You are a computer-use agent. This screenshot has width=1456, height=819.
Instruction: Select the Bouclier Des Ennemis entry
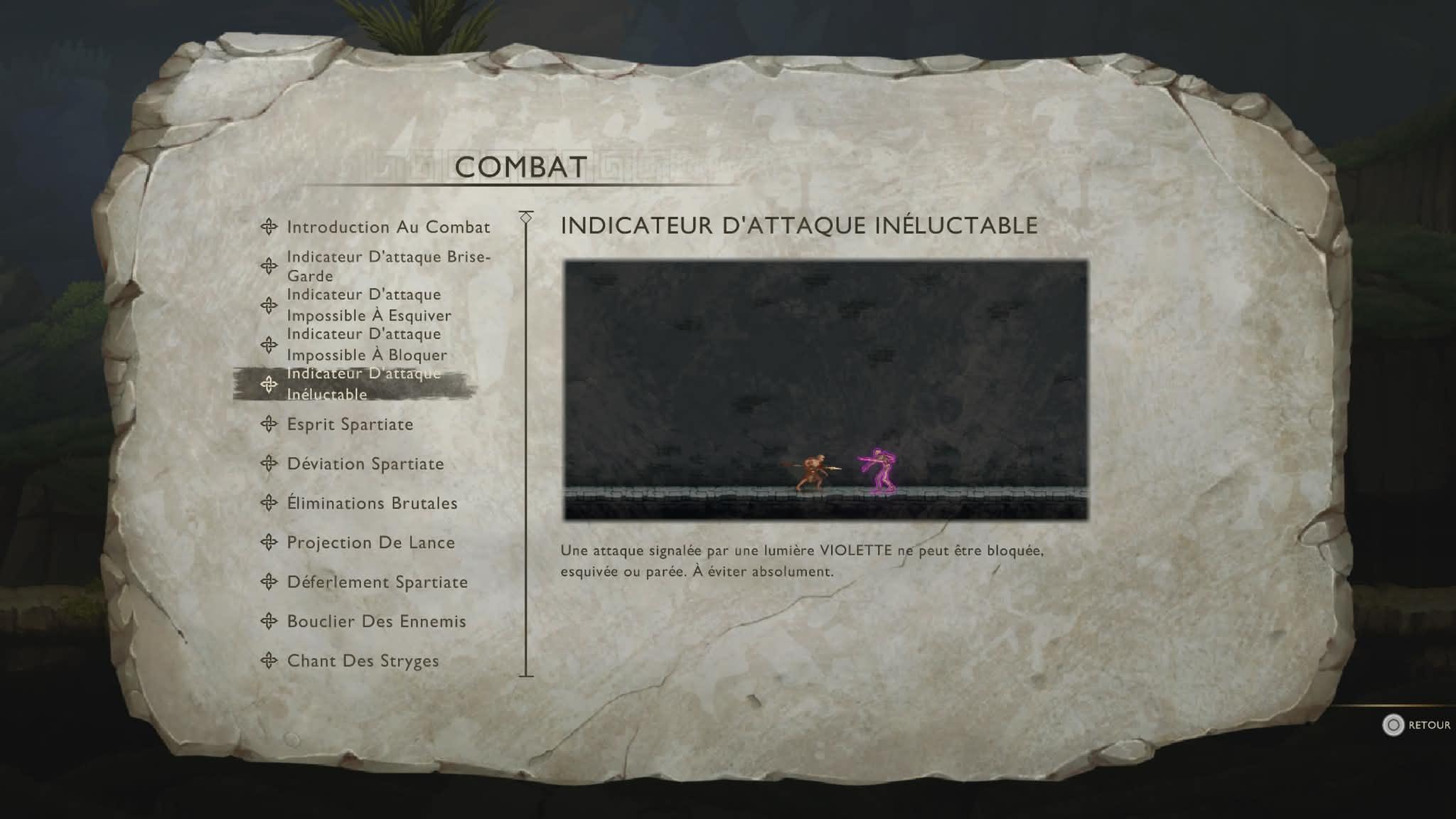click(375, 621)
